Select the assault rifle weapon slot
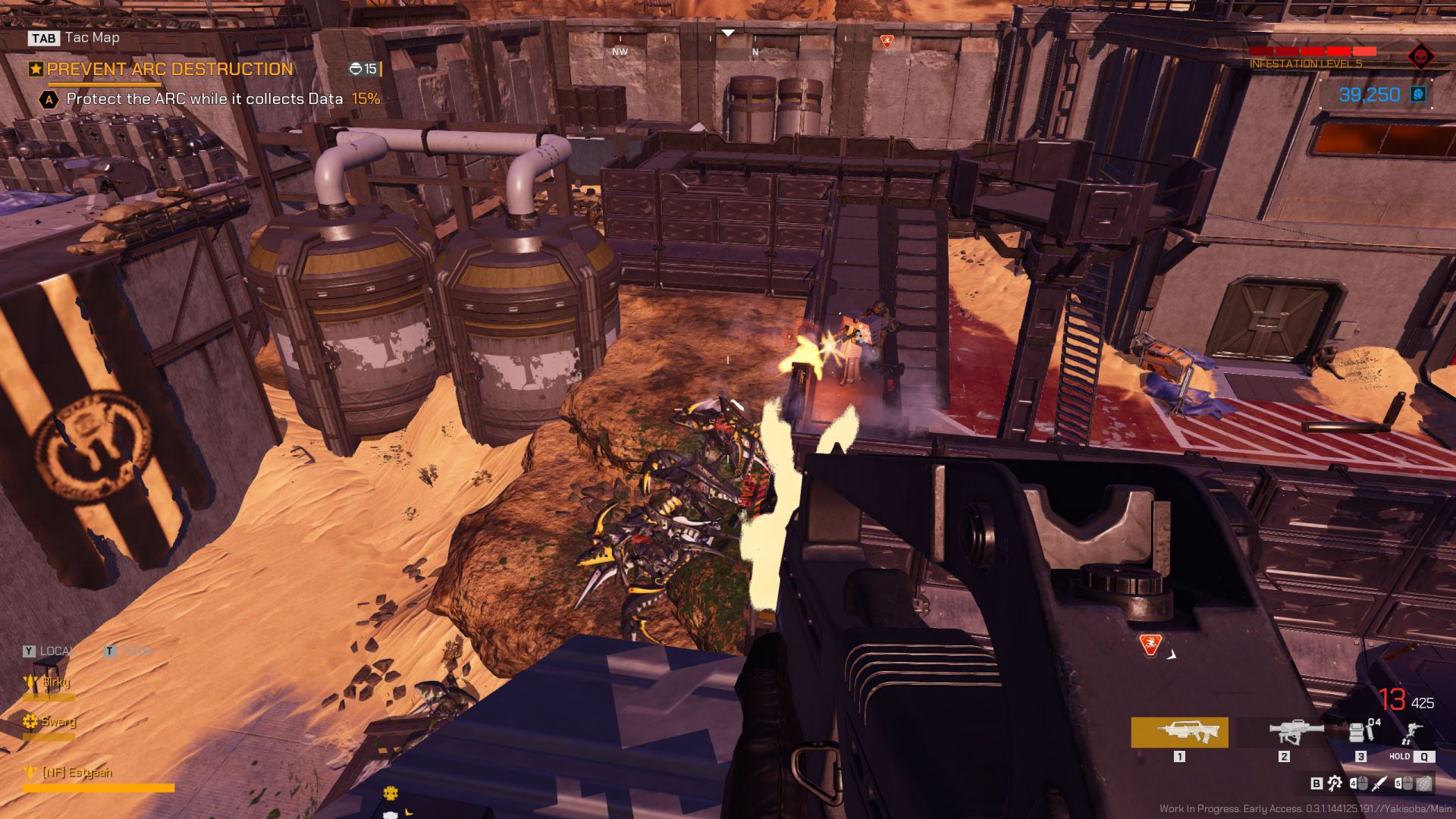This screenshot has height=819, width=1456. [x=1179, y=733]
